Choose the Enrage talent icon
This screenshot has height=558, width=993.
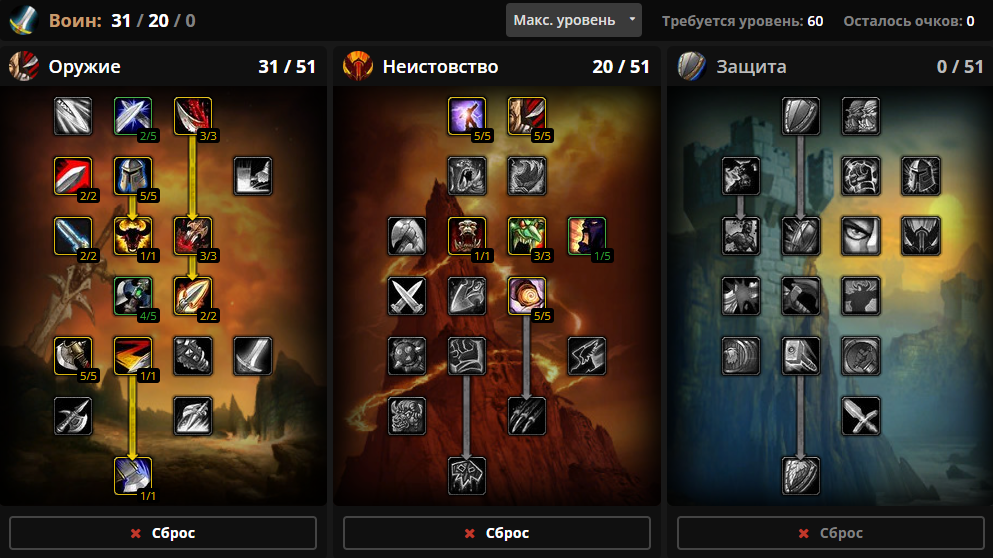pos(527,296)
